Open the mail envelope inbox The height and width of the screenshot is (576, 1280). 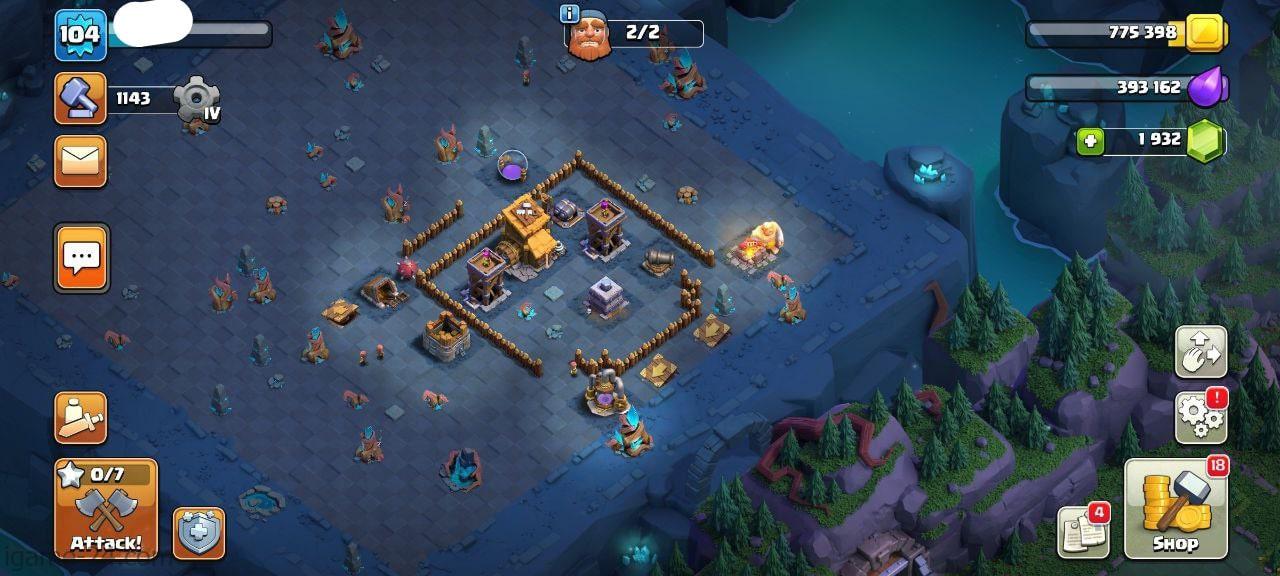[80, 161]
